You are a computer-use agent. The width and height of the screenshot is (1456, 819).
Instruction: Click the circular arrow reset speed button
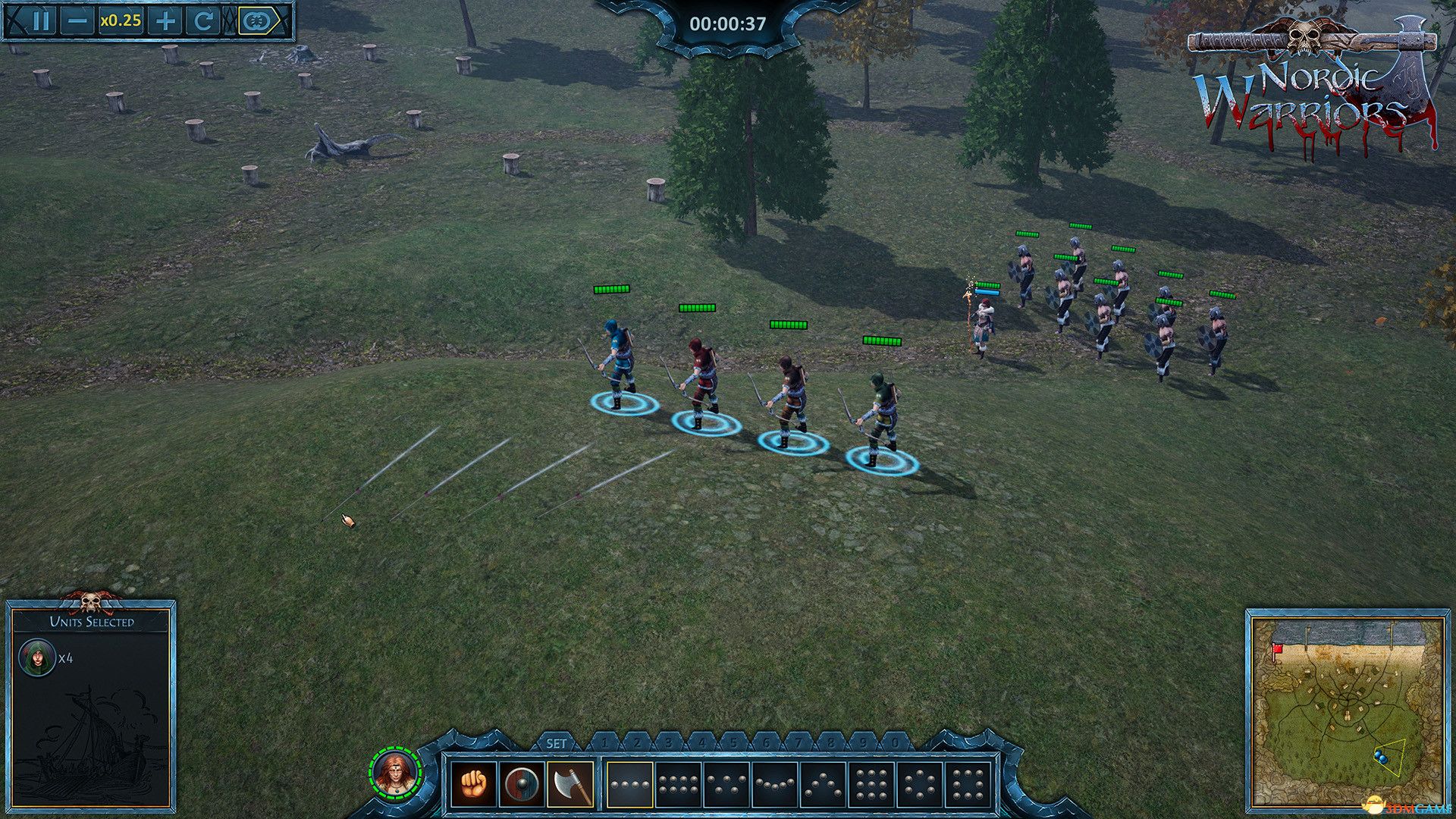click(x=202, y=20)
